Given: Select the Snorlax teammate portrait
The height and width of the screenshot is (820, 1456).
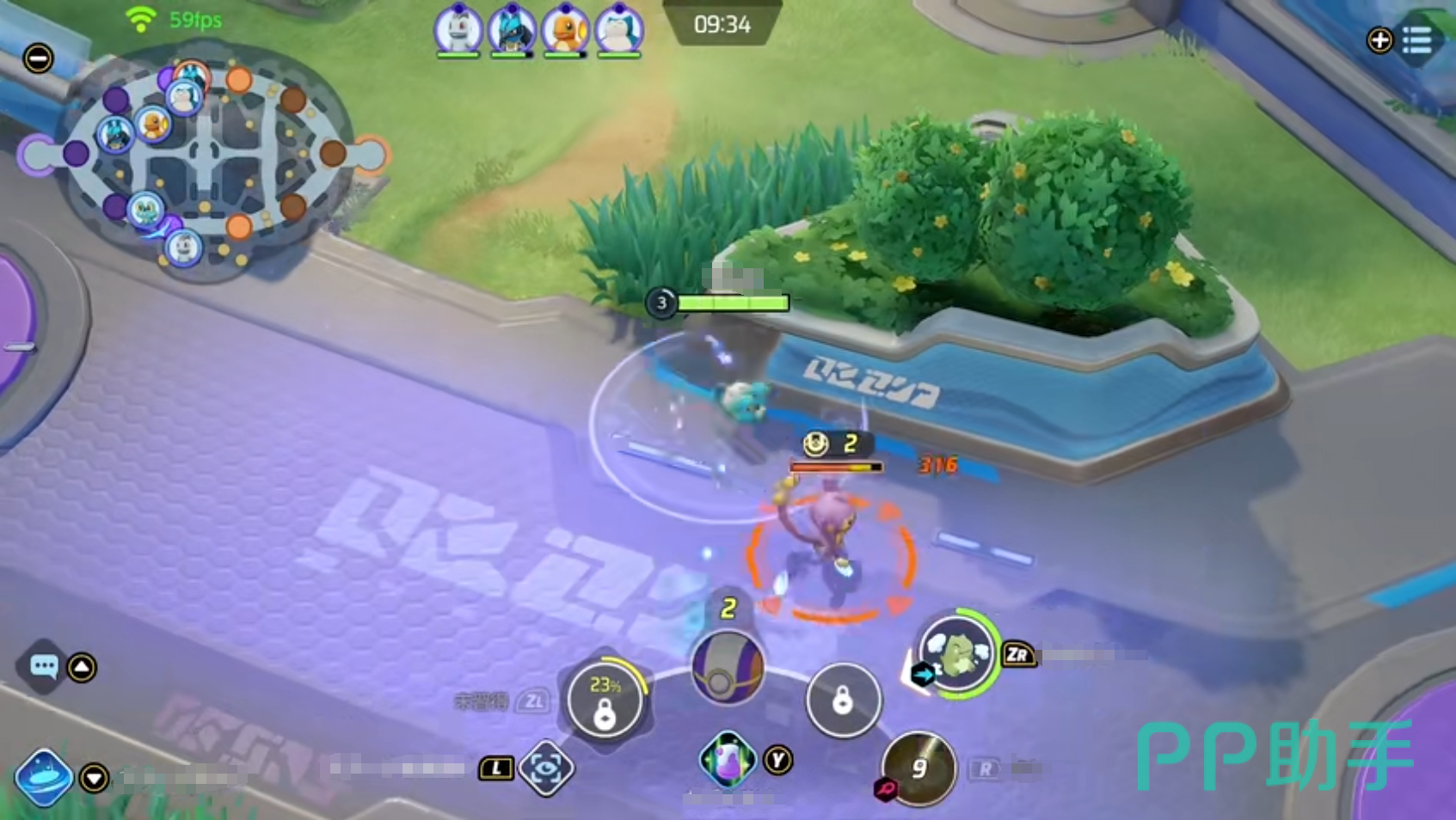Looking at the screenshot, I should [618, 31].
